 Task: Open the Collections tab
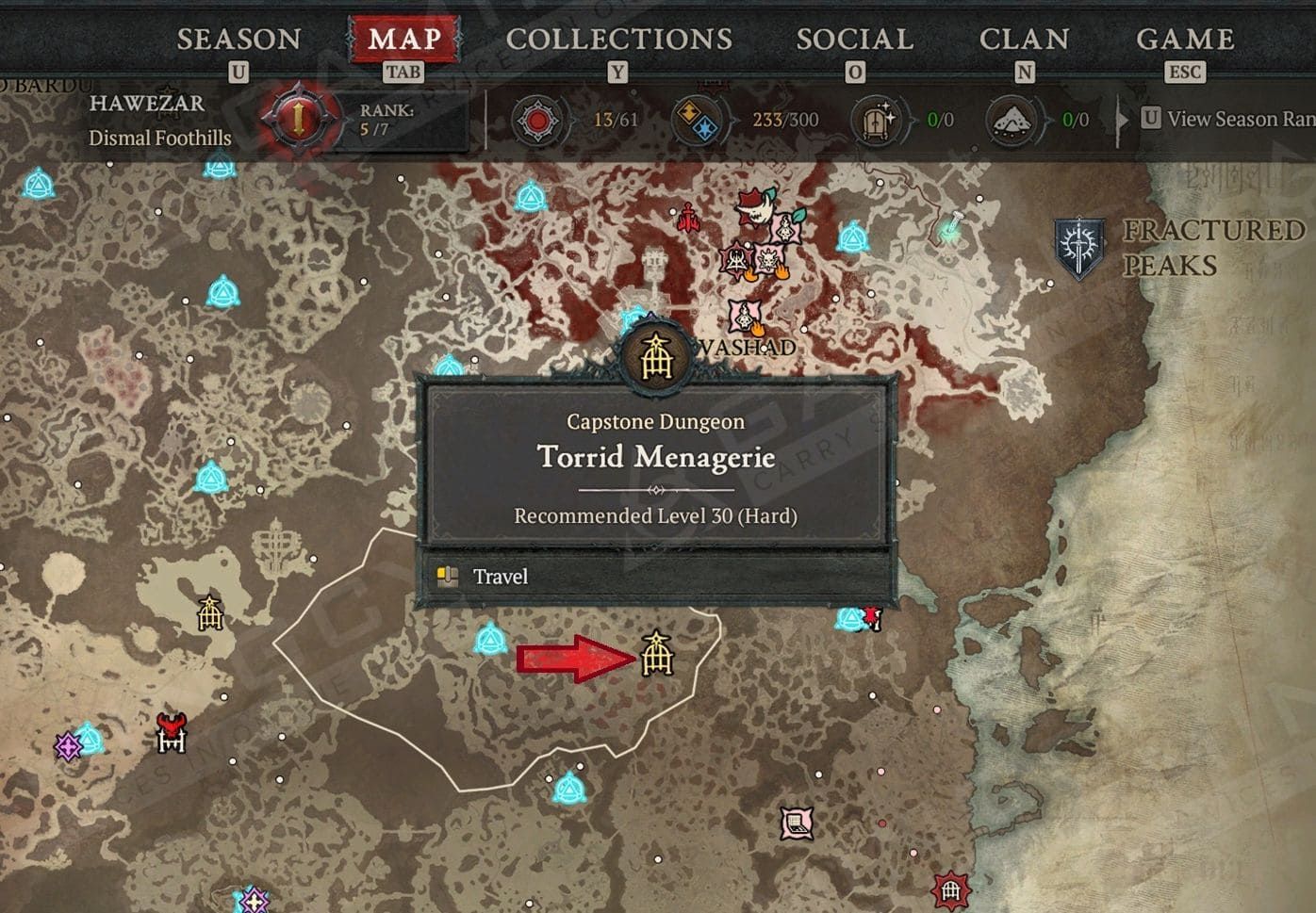[618, 40]
